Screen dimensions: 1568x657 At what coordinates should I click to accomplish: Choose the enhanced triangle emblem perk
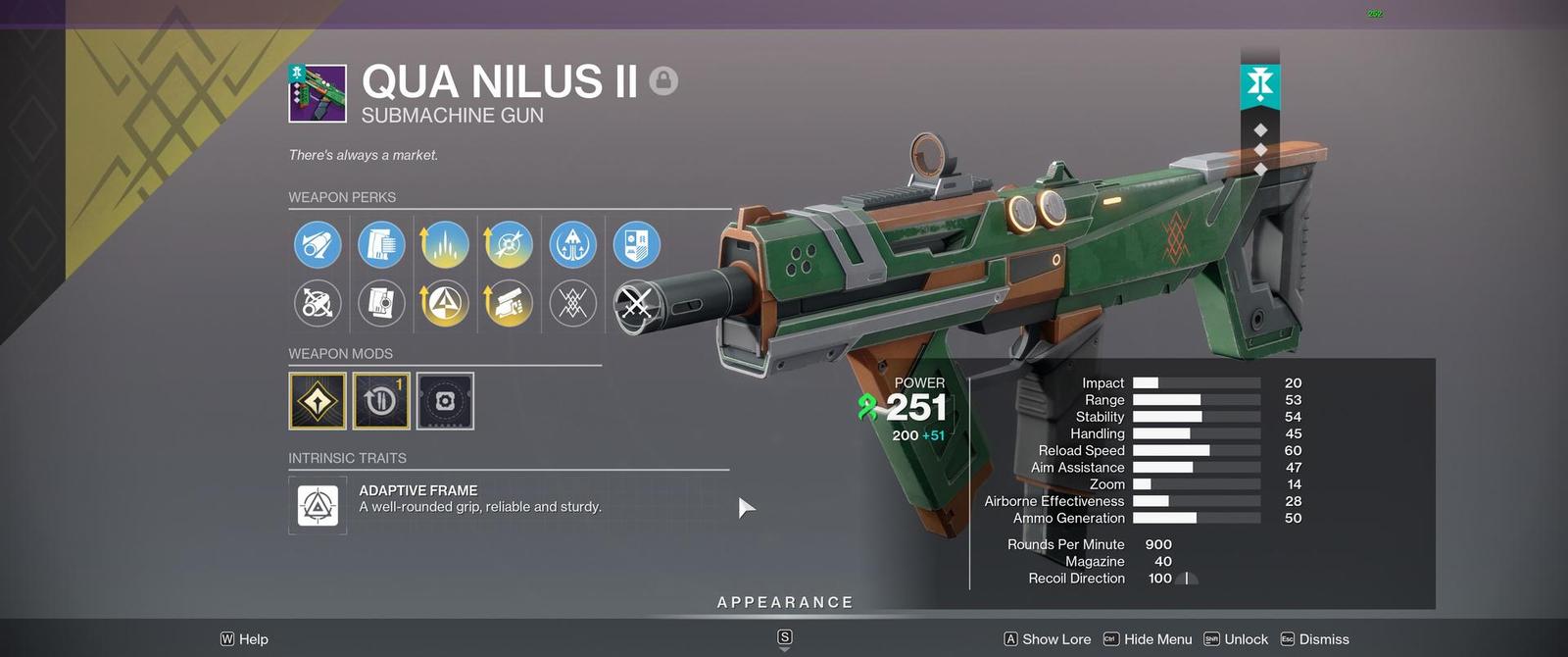[x=445, y=304]
